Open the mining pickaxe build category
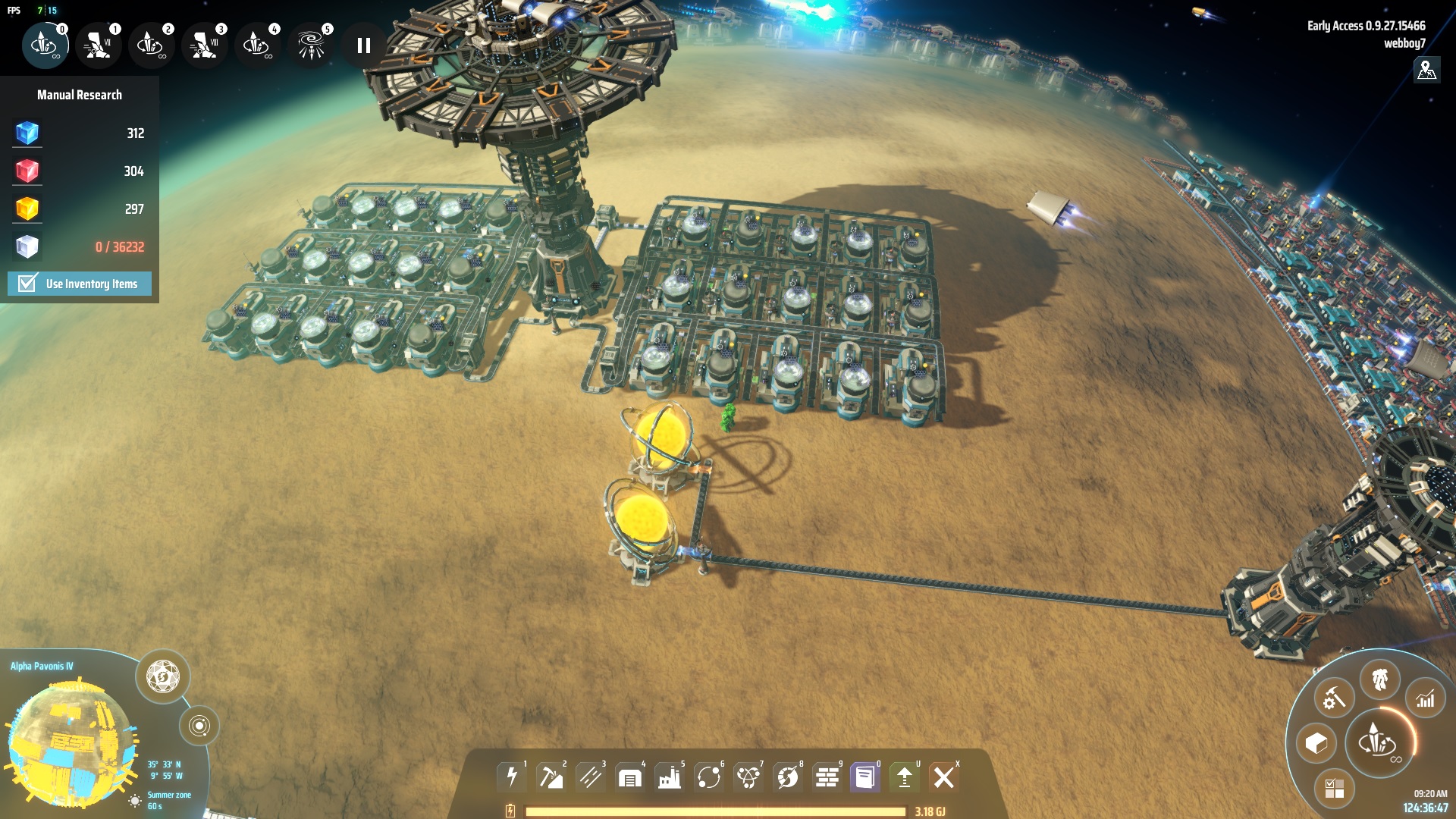1456x819 pixels. tap(551, 777)
